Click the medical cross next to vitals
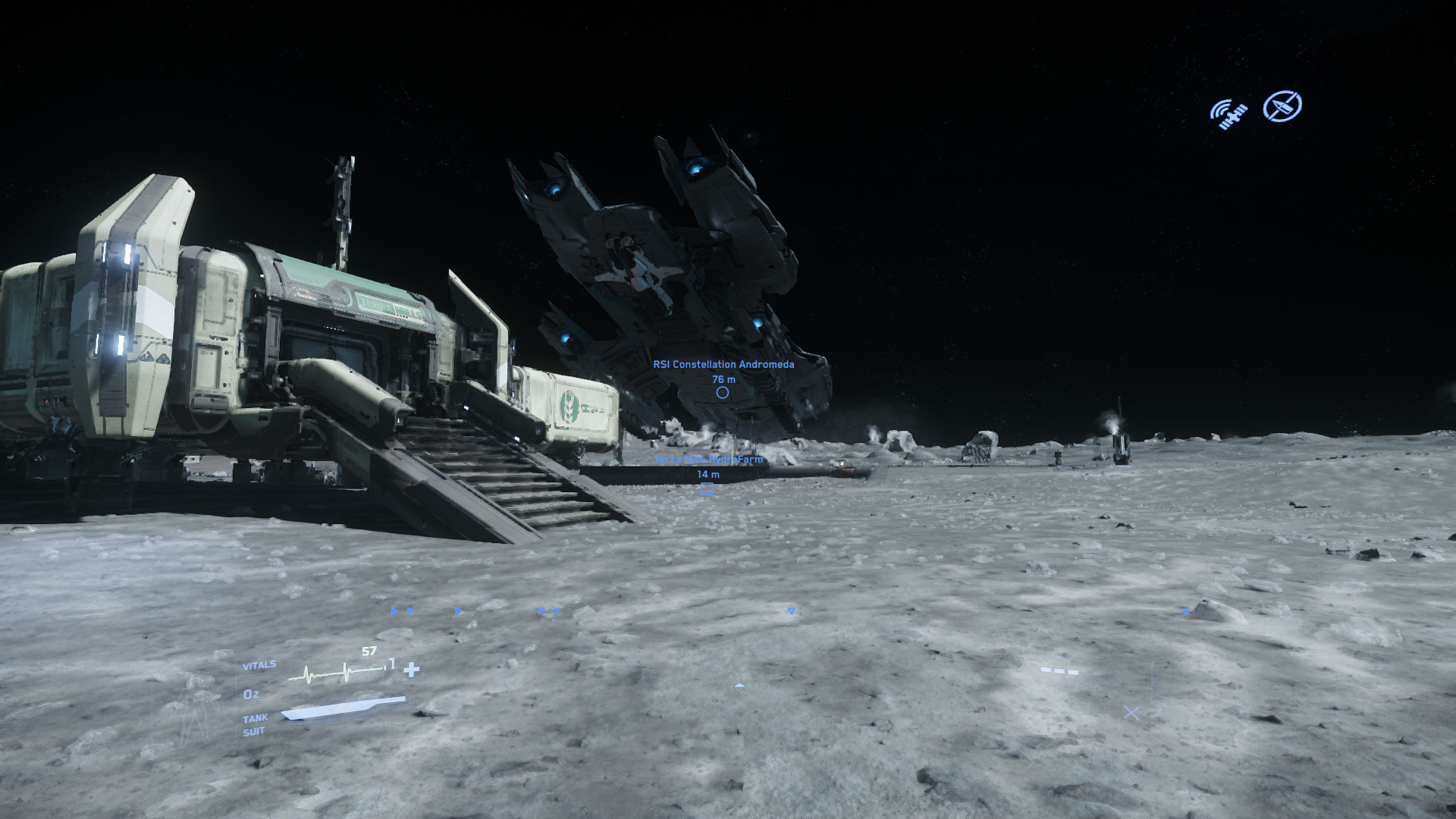This screenshot has height=819, width=1456. pyautogui.click(x=412, y=670)
